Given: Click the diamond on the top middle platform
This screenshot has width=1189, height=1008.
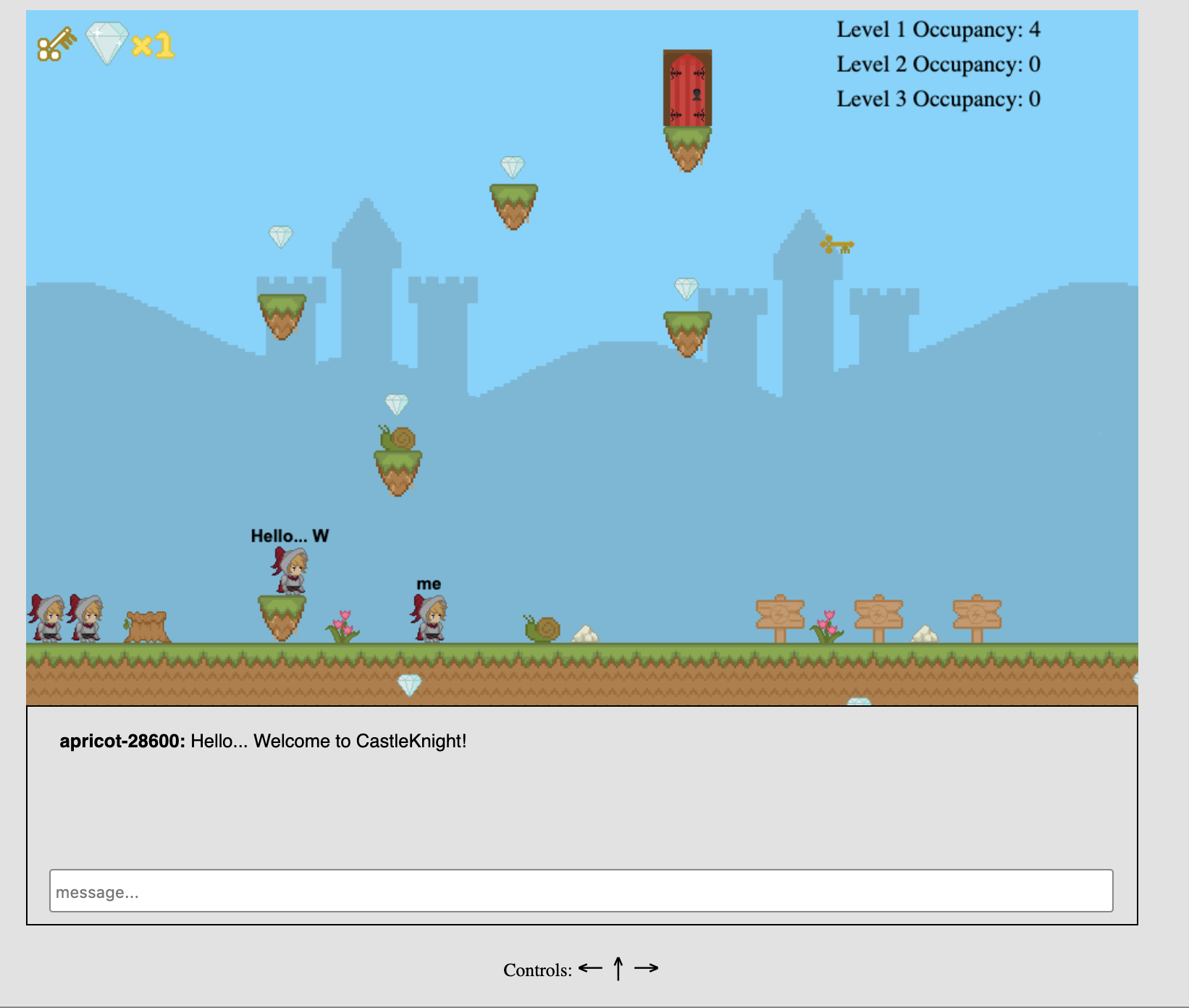Looking at the screenshot, I should coord(512,169).
